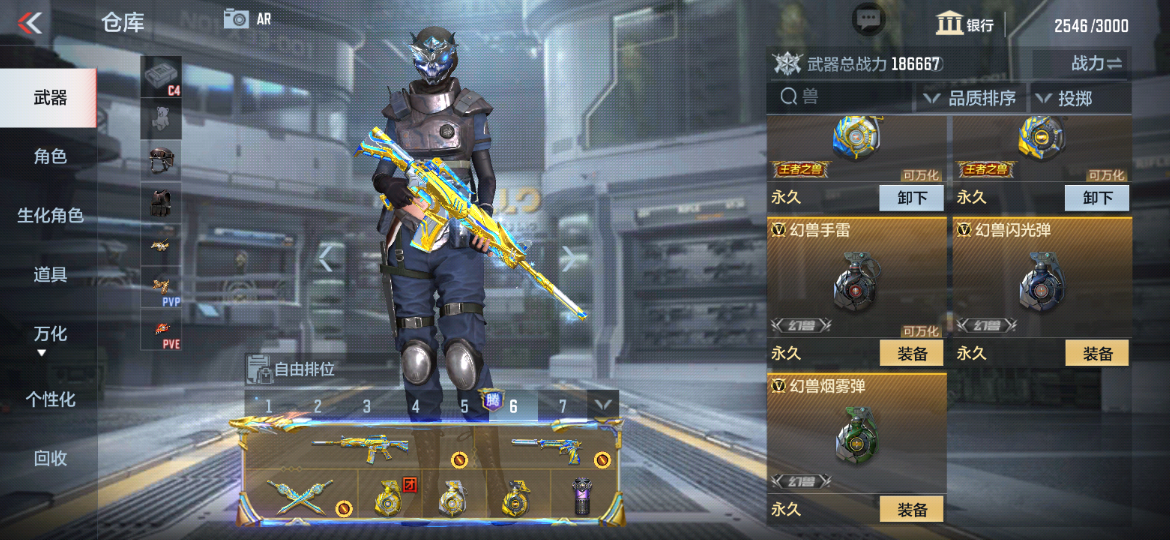Click the AR camera button
The height and width of the screenshot is (540, 1170).
click(248, 18)
